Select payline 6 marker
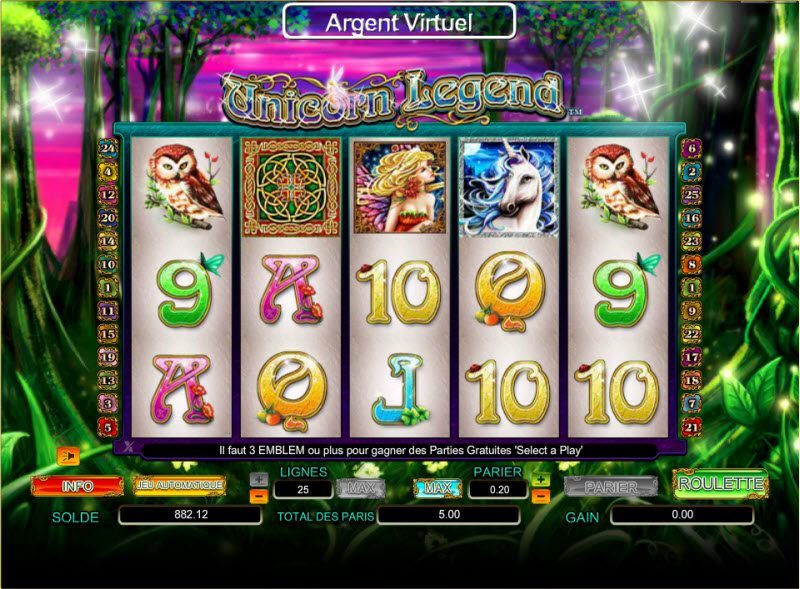Image resolution: width=800 pixels, height=589 pixels. pyautogui.click(x=689, y=148)
